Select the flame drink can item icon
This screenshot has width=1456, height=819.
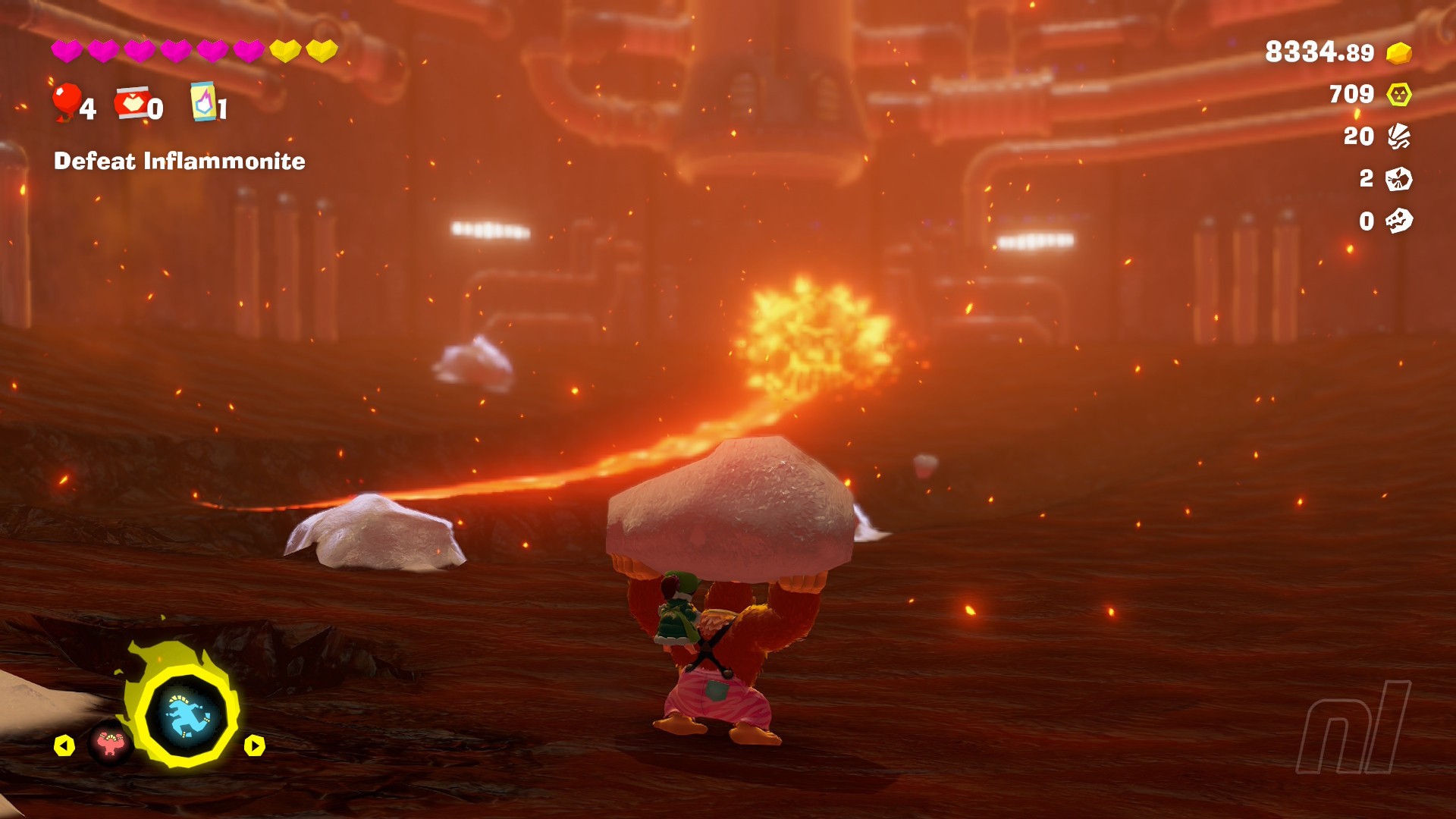click(x=203, y=102)
